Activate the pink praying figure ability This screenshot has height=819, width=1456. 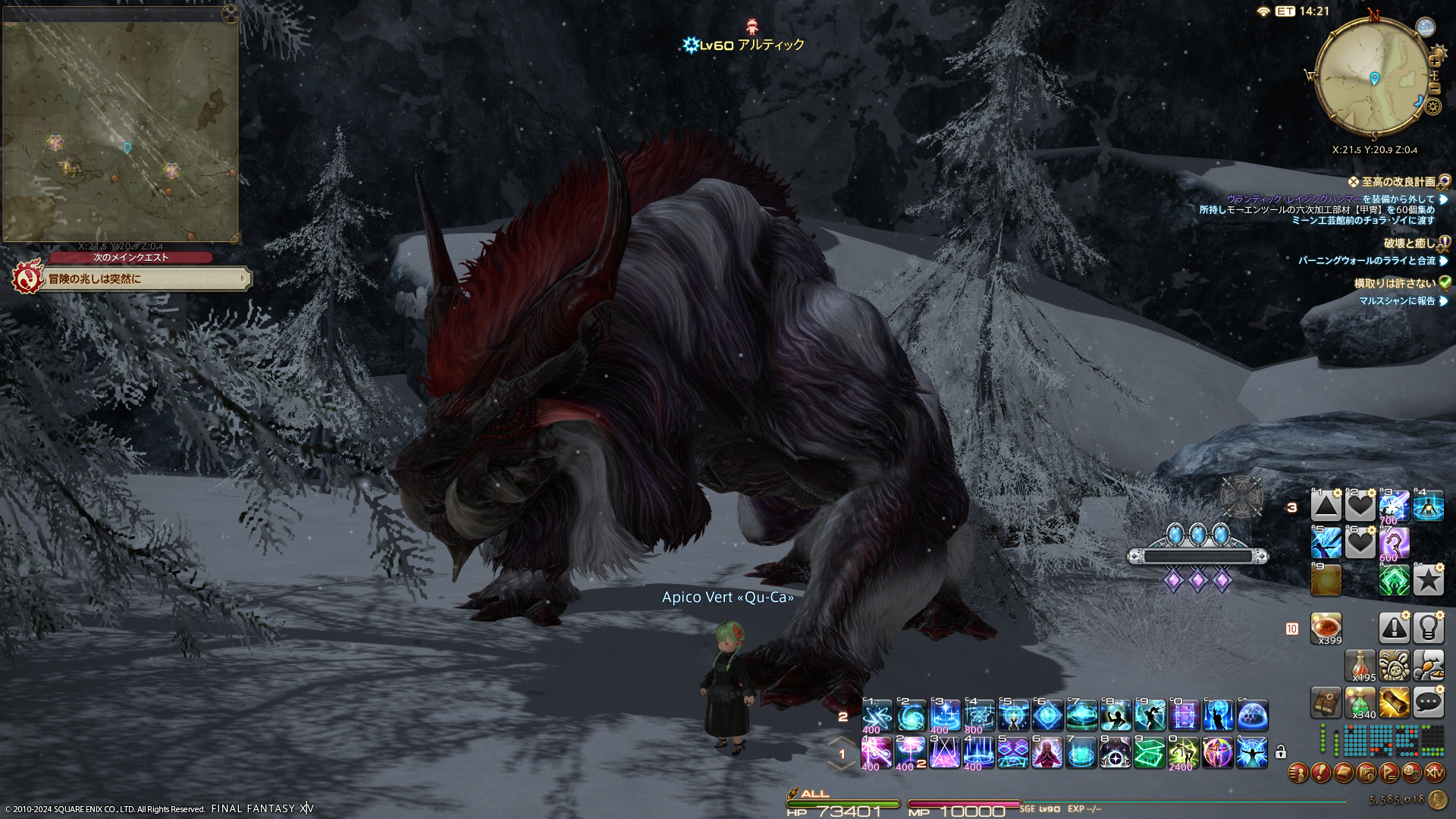pyautogui.click(x=1046, y=752)
